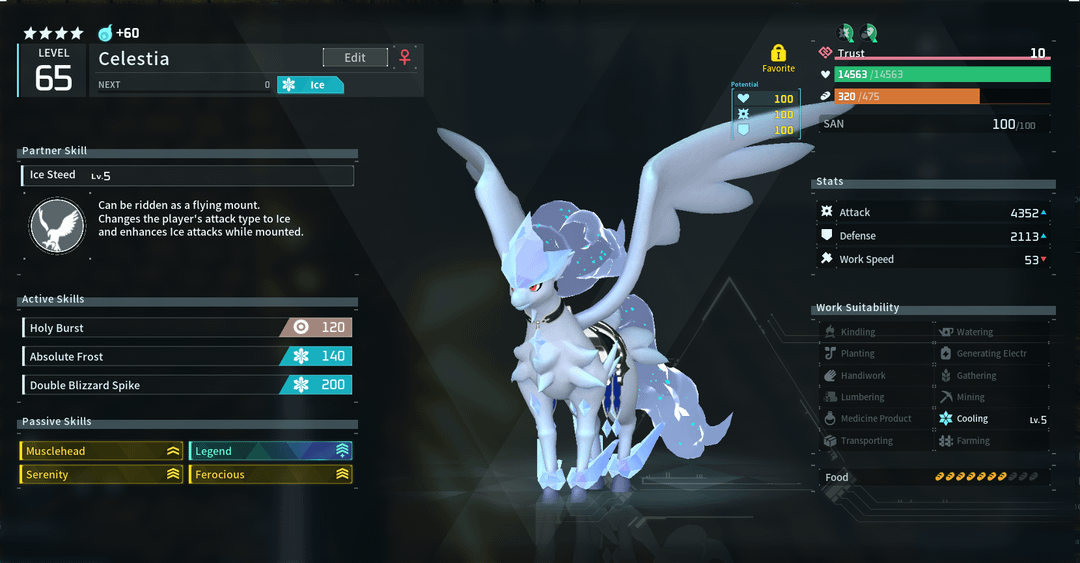Click the Ice Steed bird emblem icon
The height and width of the screenshot is (563, 1080).
[x=55, y=225]
